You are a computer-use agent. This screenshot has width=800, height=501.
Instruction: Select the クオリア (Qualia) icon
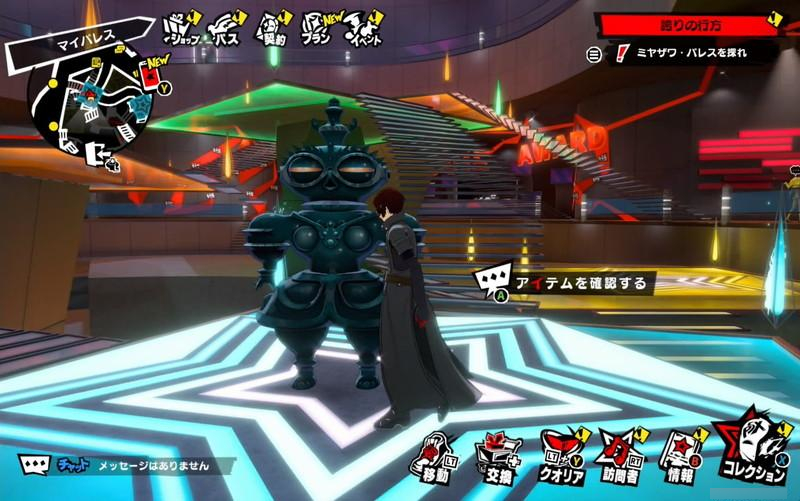pos(562,455)
